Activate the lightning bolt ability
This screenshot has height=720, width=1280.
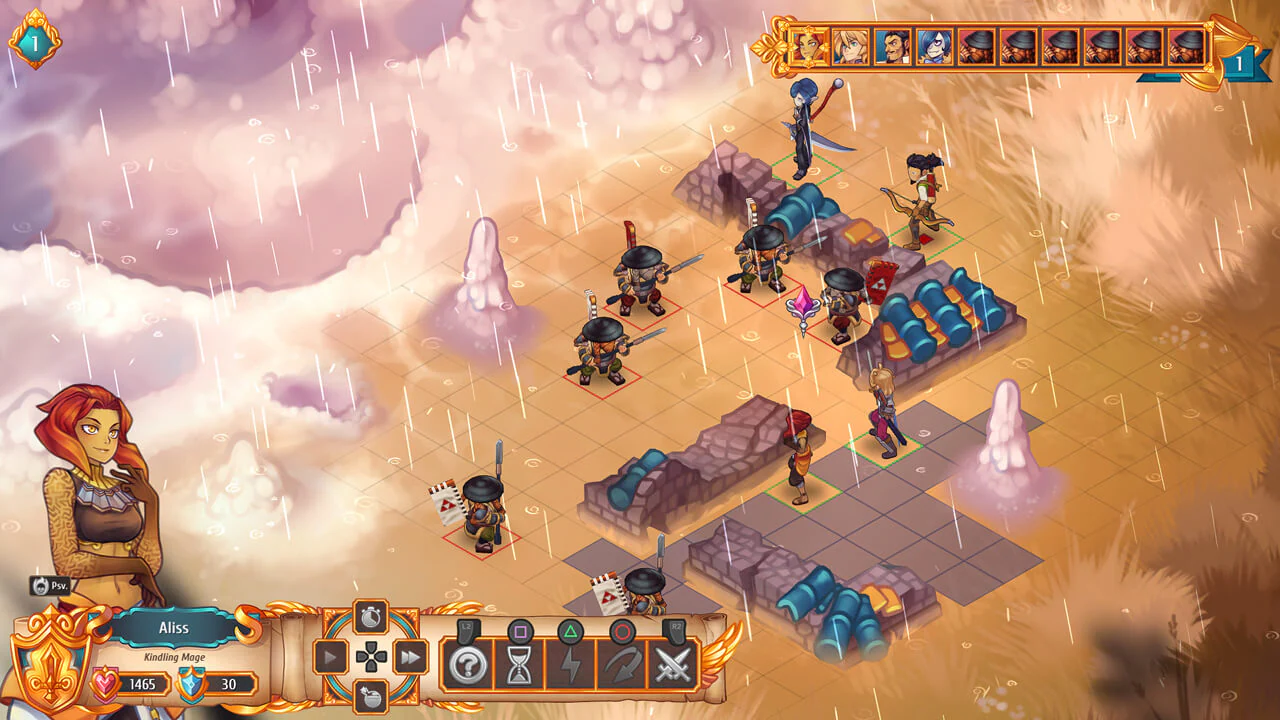click(x=570, y=665)
